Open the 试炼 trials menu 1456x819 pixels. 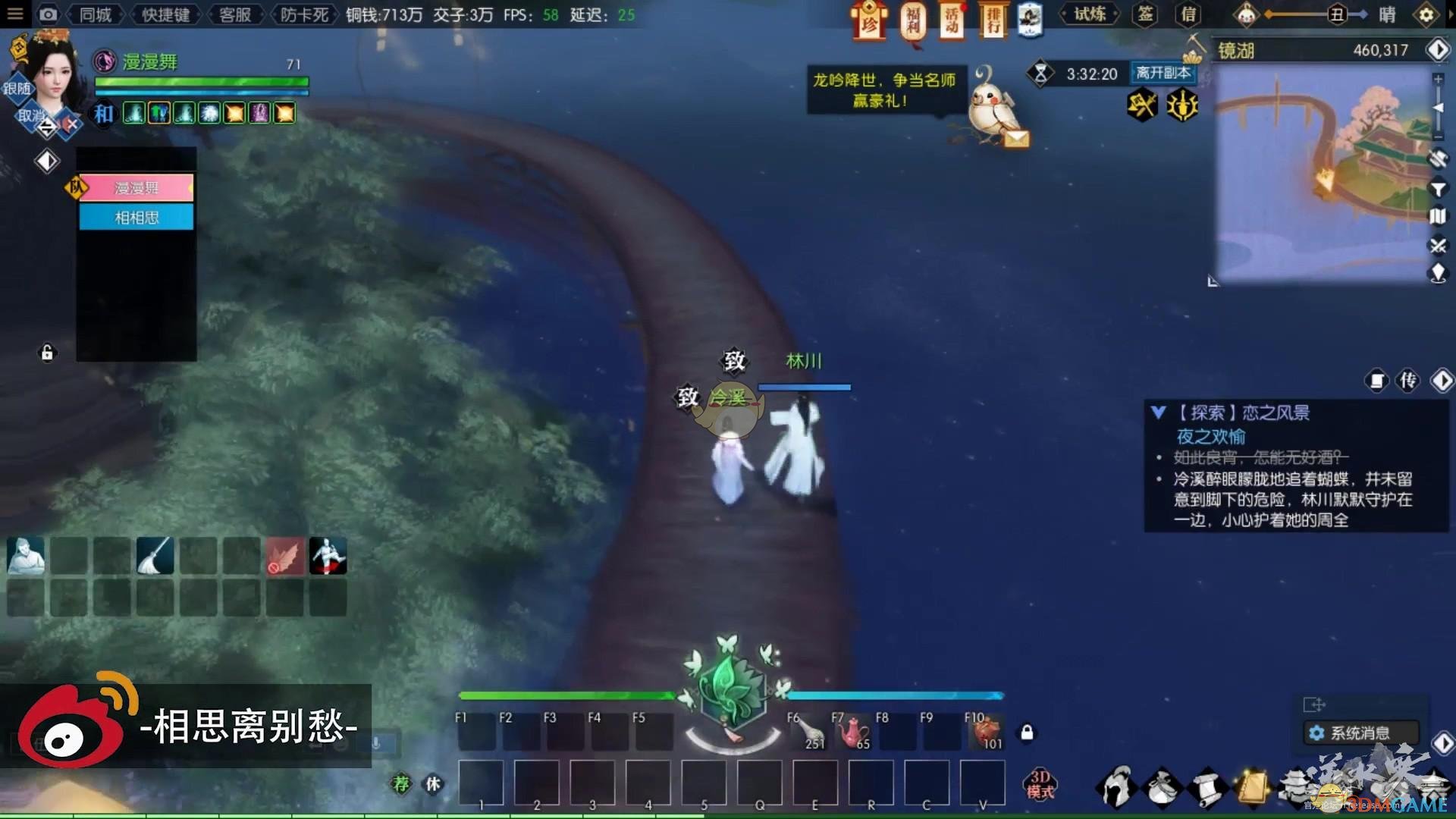click(x=1090, y=14)
